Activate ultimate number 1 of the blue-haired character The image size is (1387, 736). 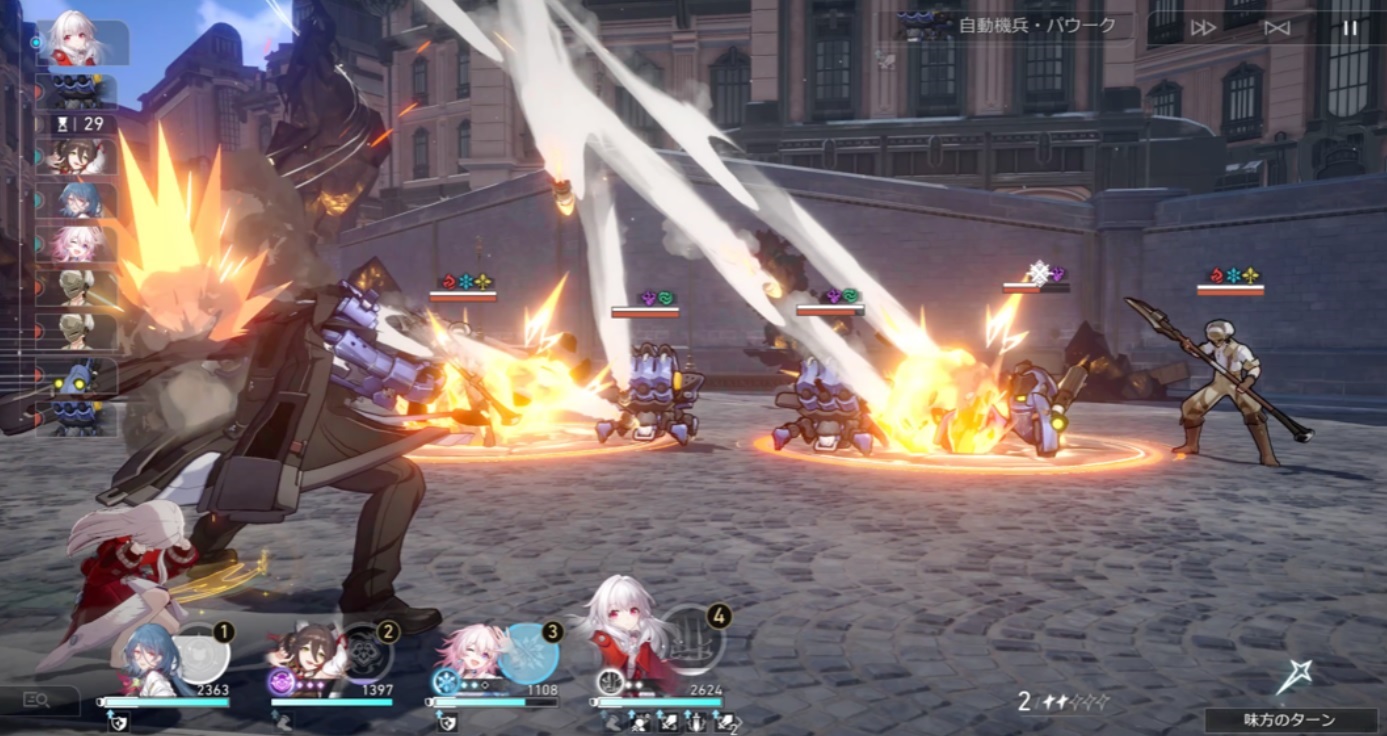click(x=203, y=652)
